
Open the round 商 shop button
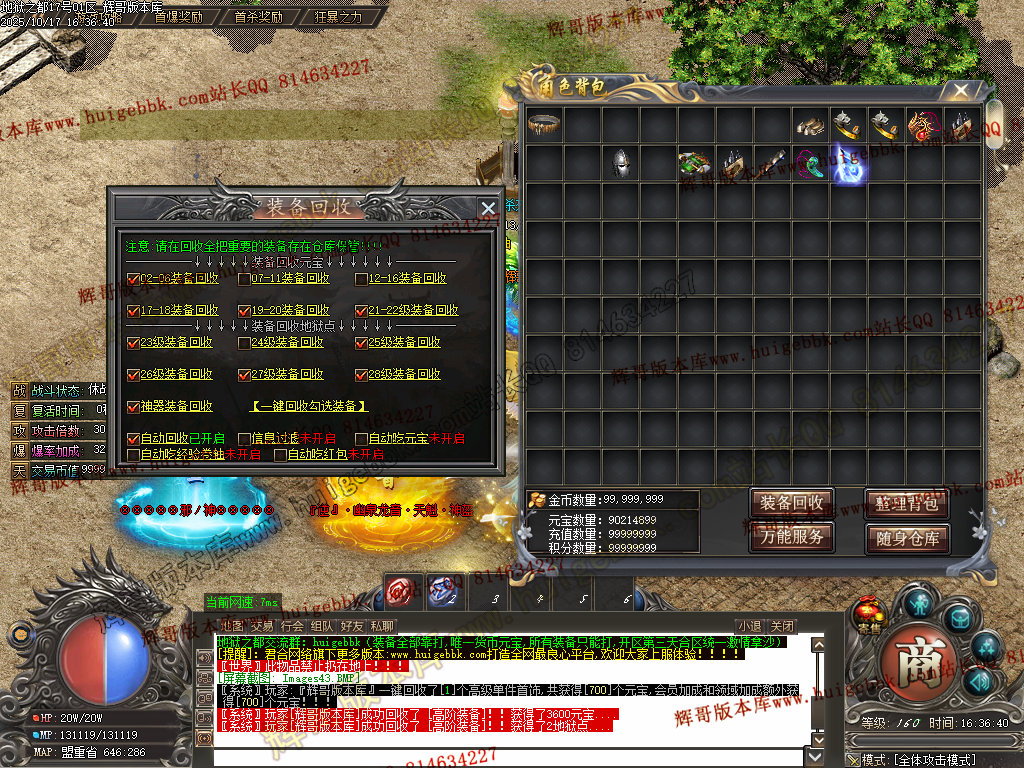[917, 668]
